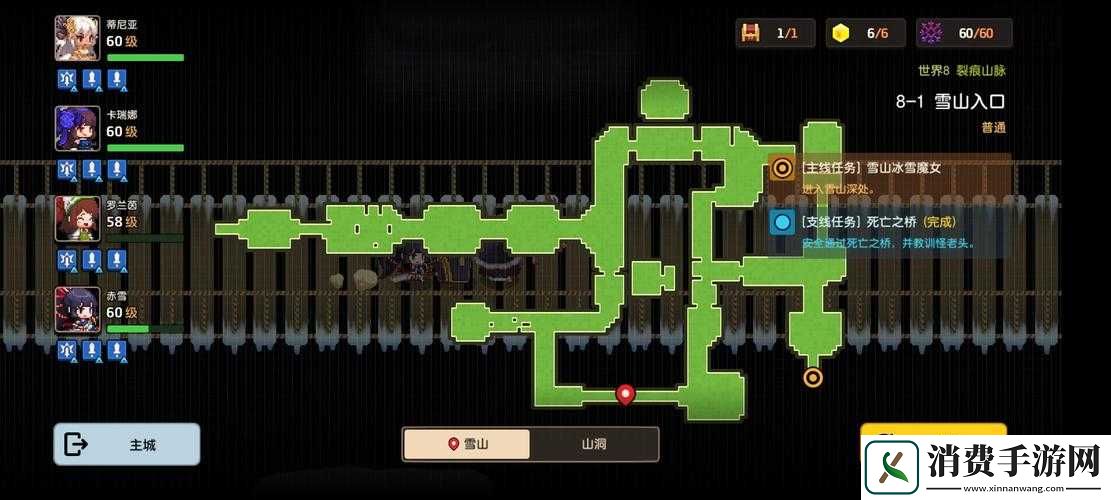Select 赤雪 character portrait
The image size is (1111, 500).
point(77,309)
